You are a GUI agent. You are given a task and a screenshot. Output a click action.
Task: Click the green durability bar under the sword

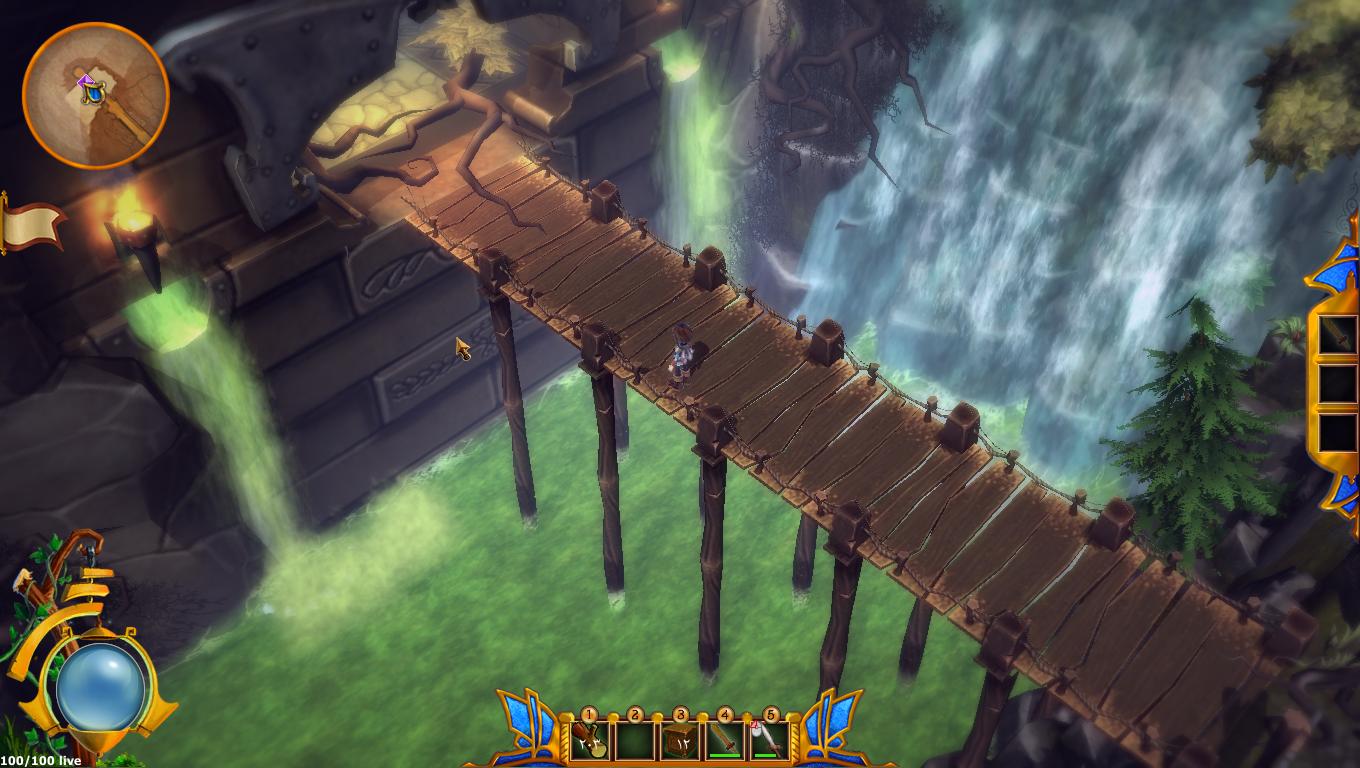click(724, 756)
